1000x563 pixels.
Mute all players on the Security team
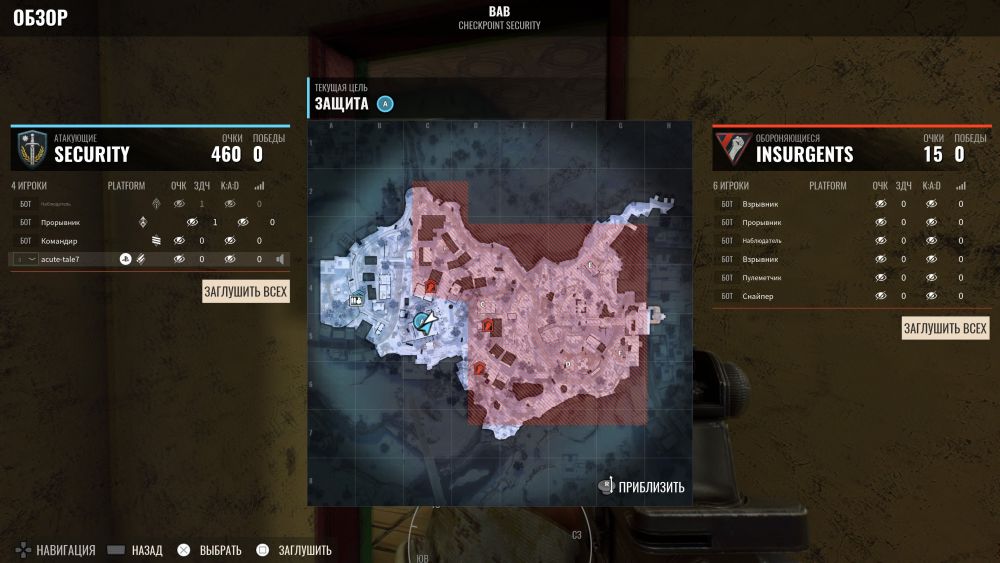pyautogui.click(x=246, y=292)
